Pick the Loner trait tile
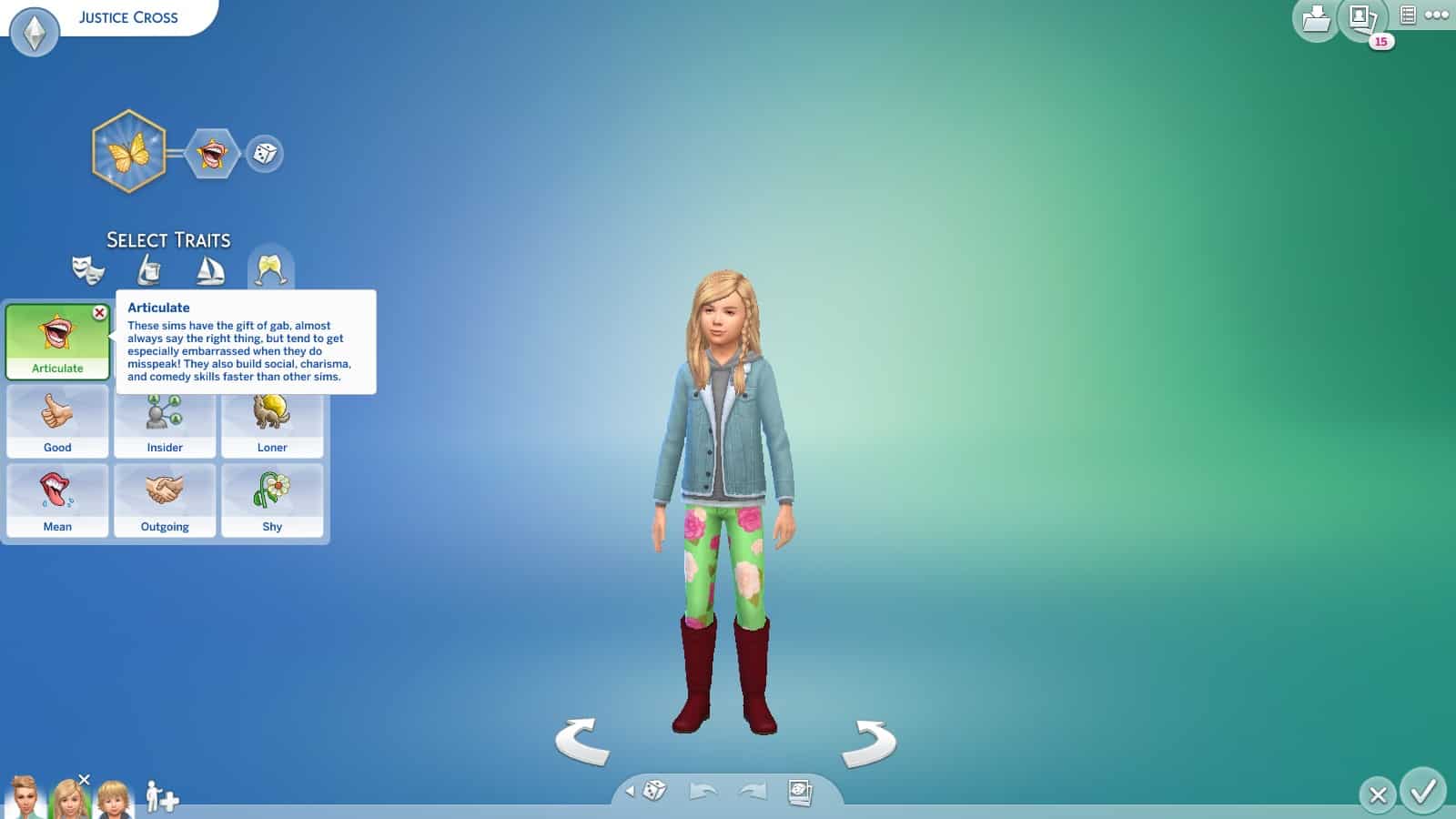The height and width of the screenshot is (819, 1456). pos(272,420)
